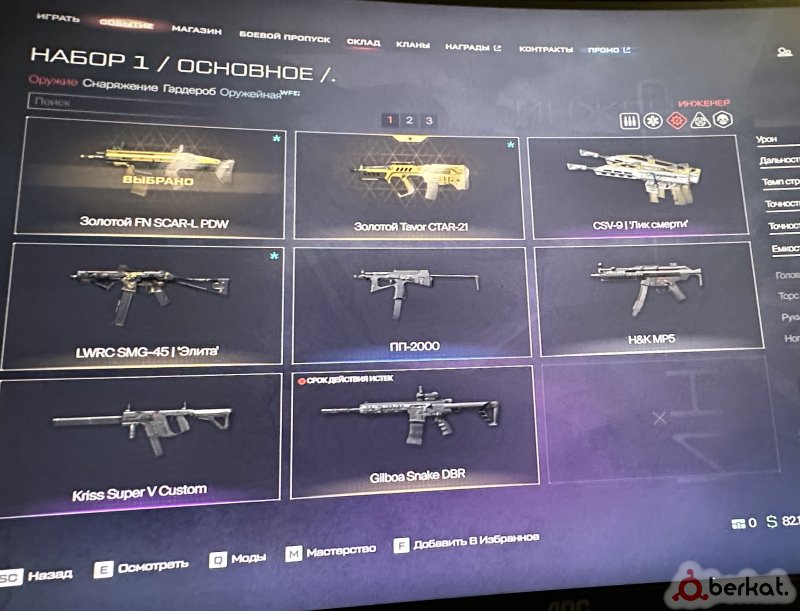Switch to loadout set 2

coord(409,120)
